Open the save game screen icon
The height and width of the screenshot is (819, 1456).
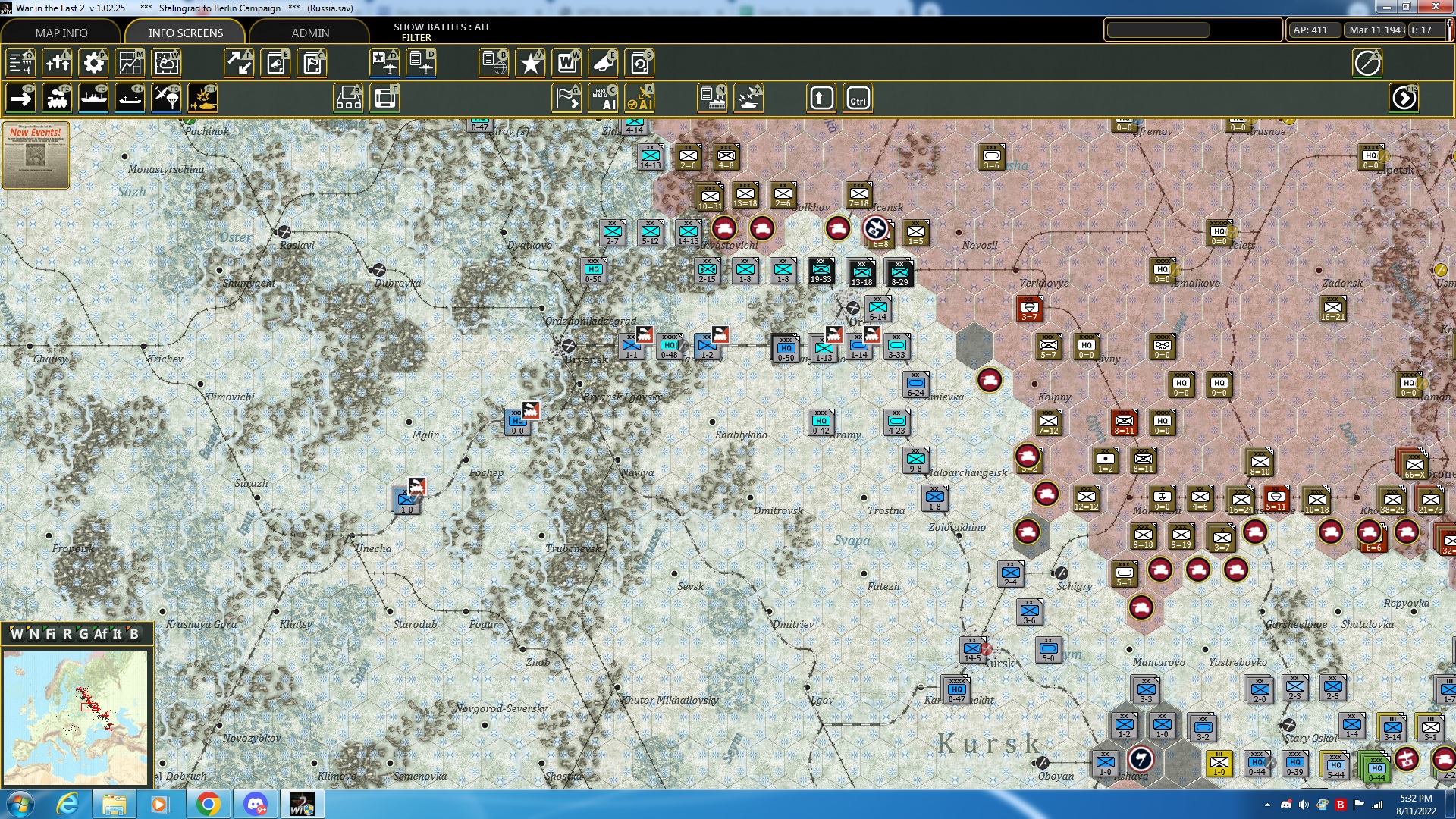(x=639, y=64)
